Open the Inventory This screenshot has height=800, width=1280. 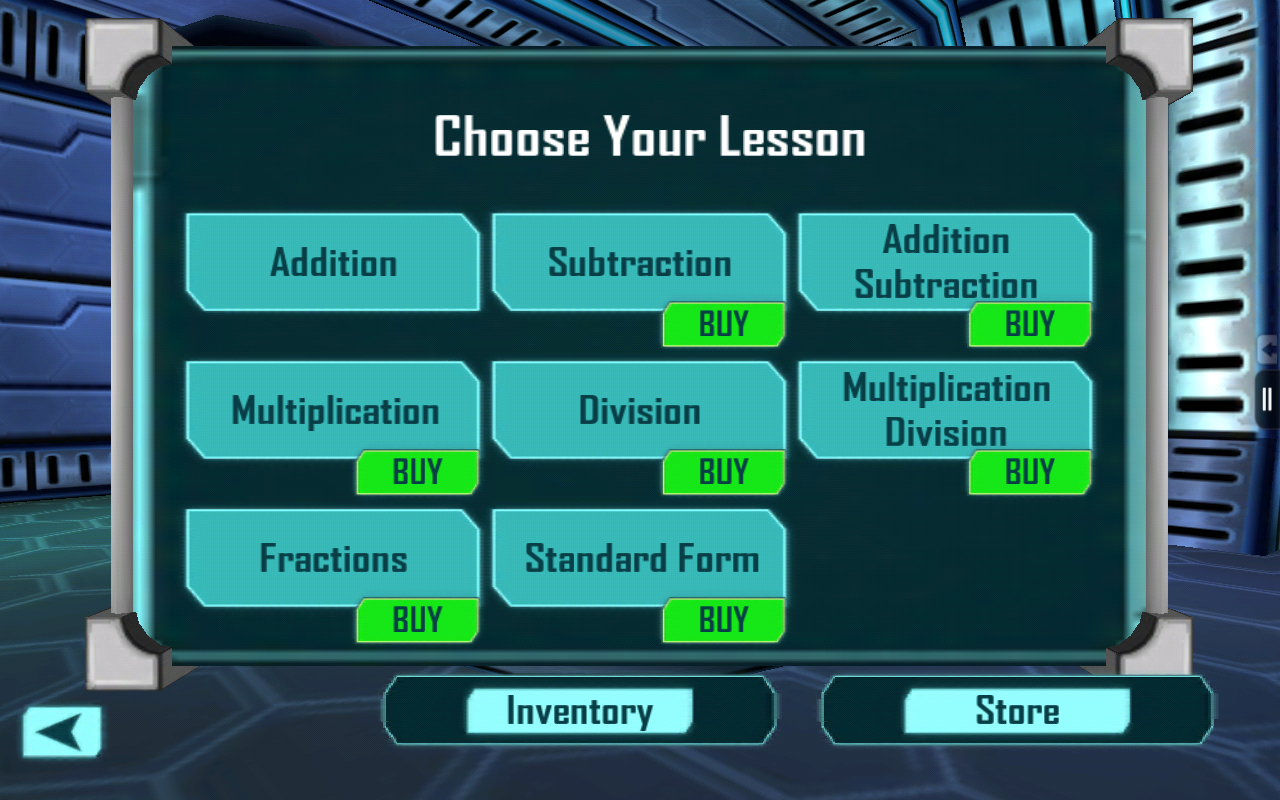pyautogui.click(x=579, y=711)
